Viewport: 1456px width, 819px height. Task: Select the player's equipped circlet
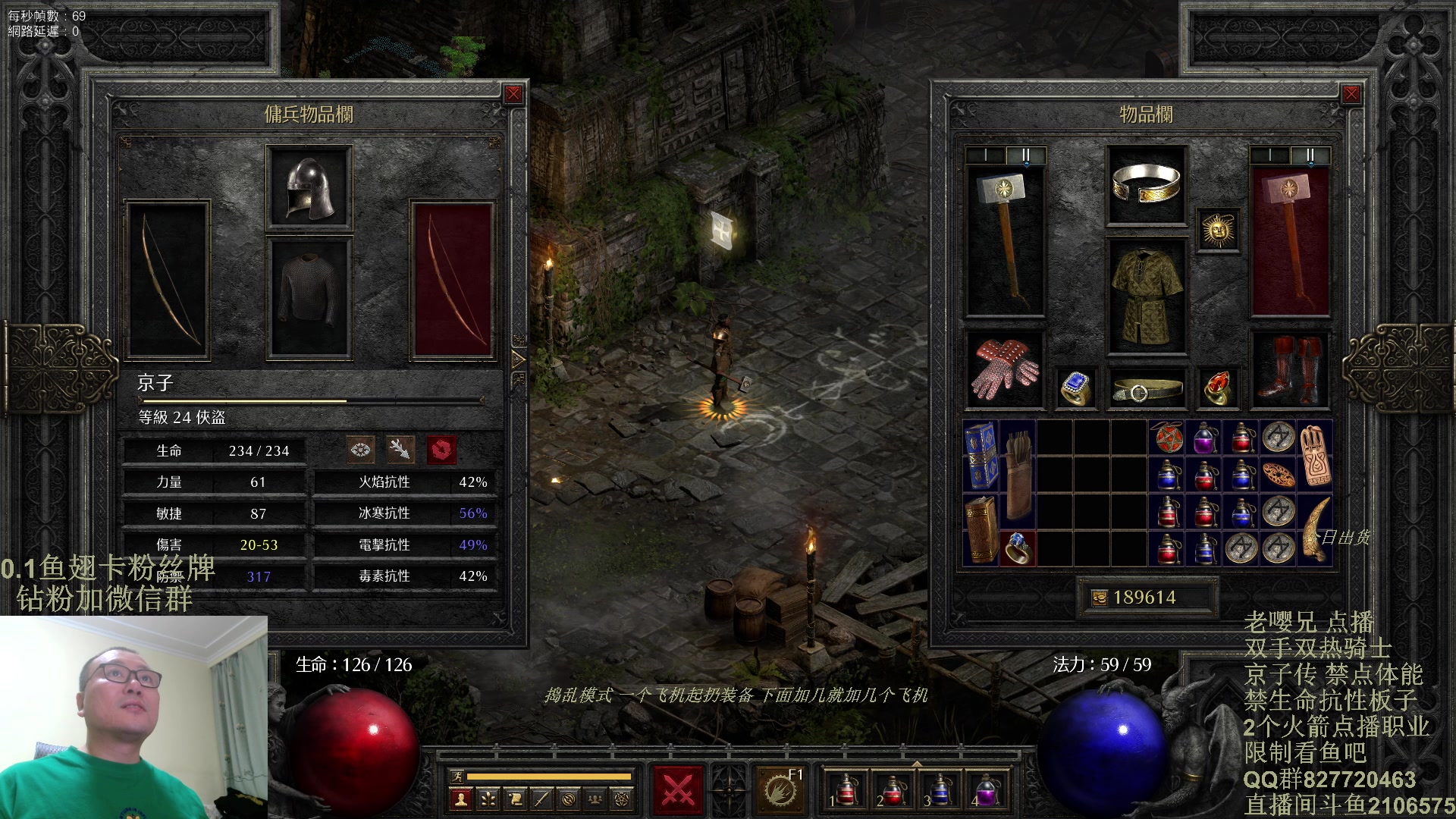(1146, 185)
